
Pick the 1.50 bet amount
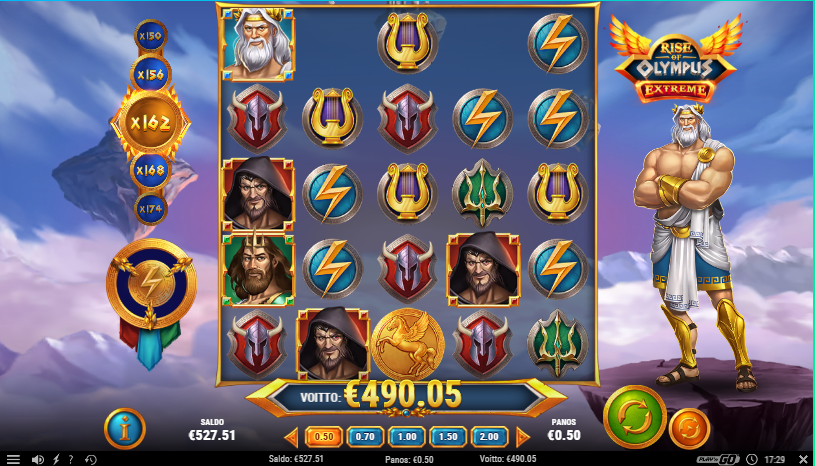coord(449,436)
